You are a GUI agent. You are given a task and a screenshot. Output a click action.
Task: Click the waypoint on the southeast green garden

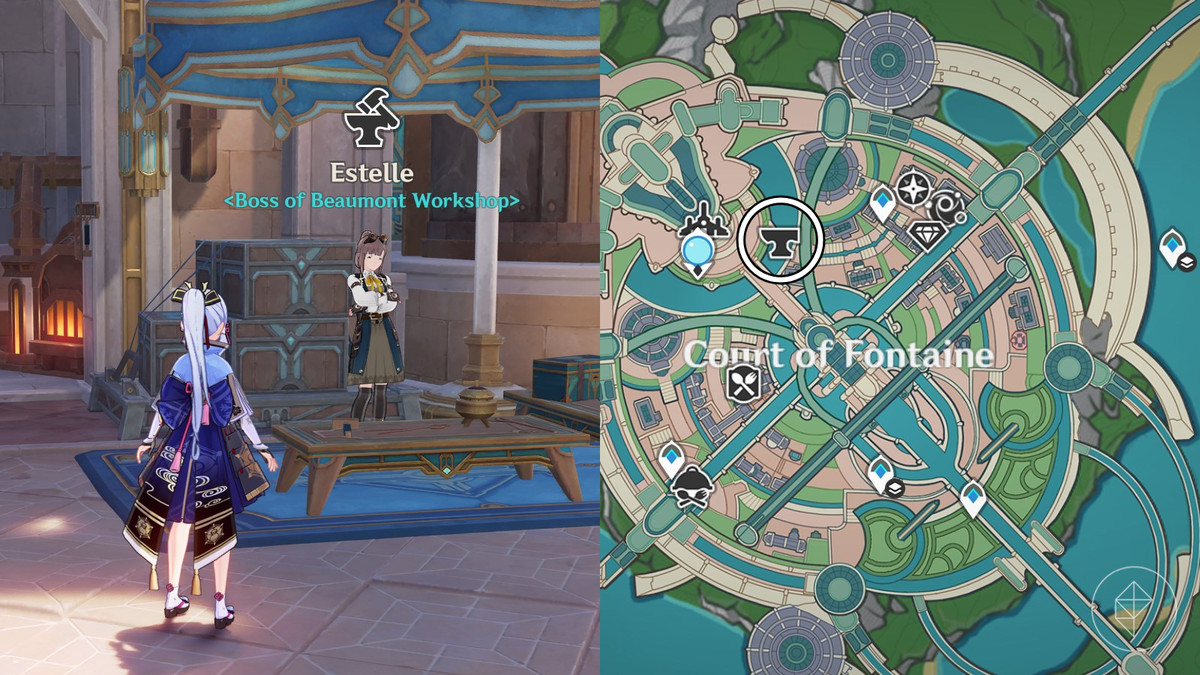[973, 496]
